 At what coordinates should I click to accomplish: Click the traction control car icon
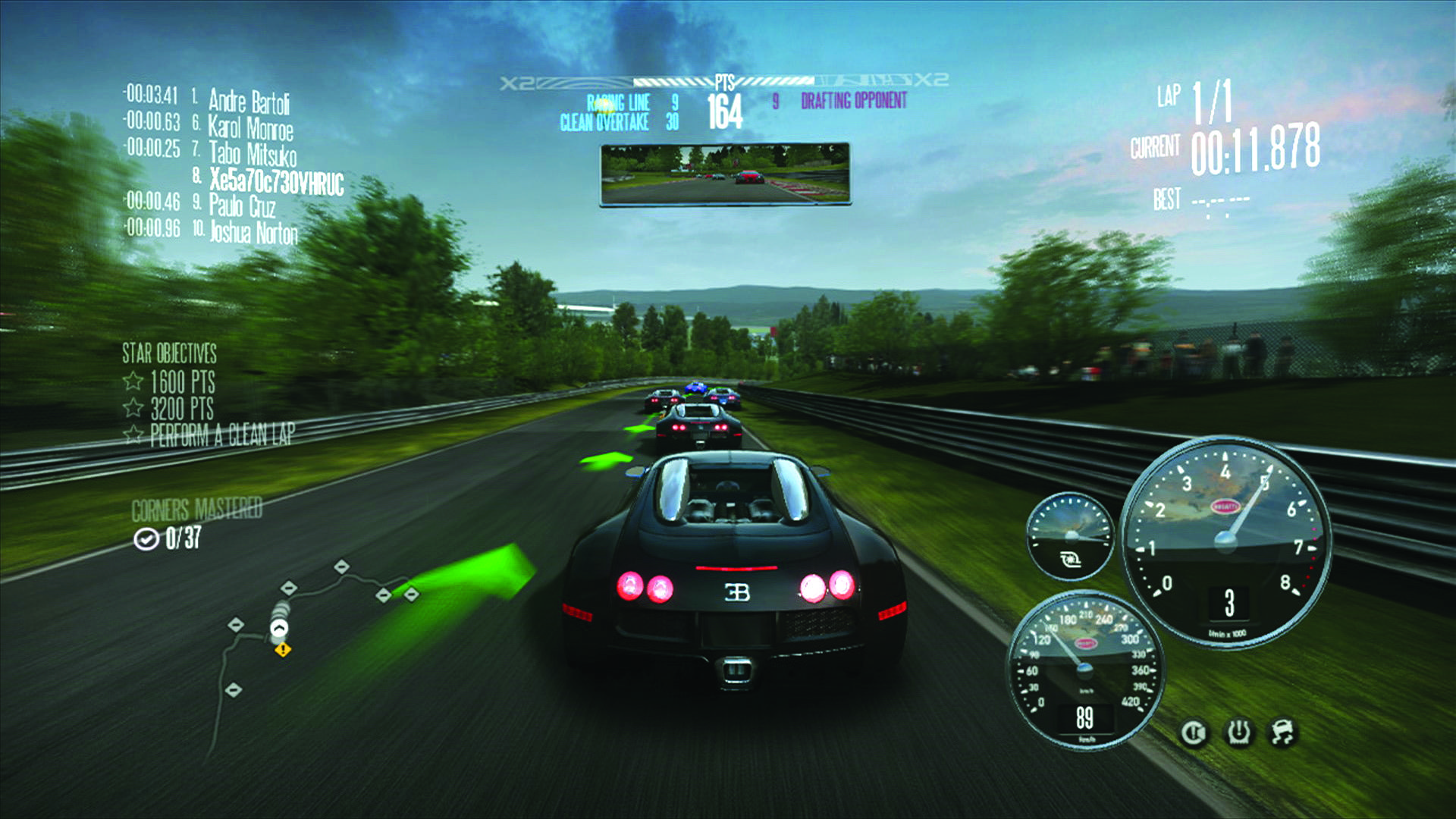point(1283,731)
